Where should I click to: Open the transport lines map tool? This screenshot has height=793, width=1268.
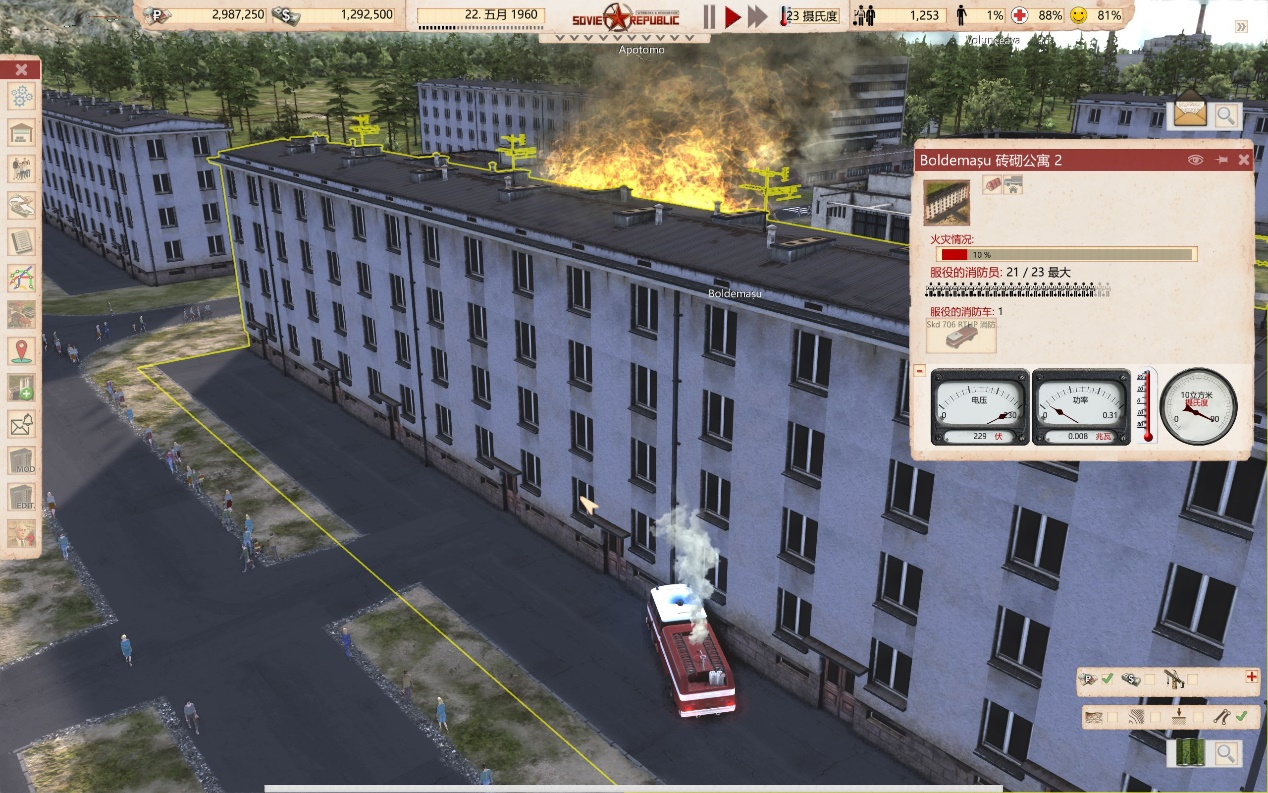(22, 277)
